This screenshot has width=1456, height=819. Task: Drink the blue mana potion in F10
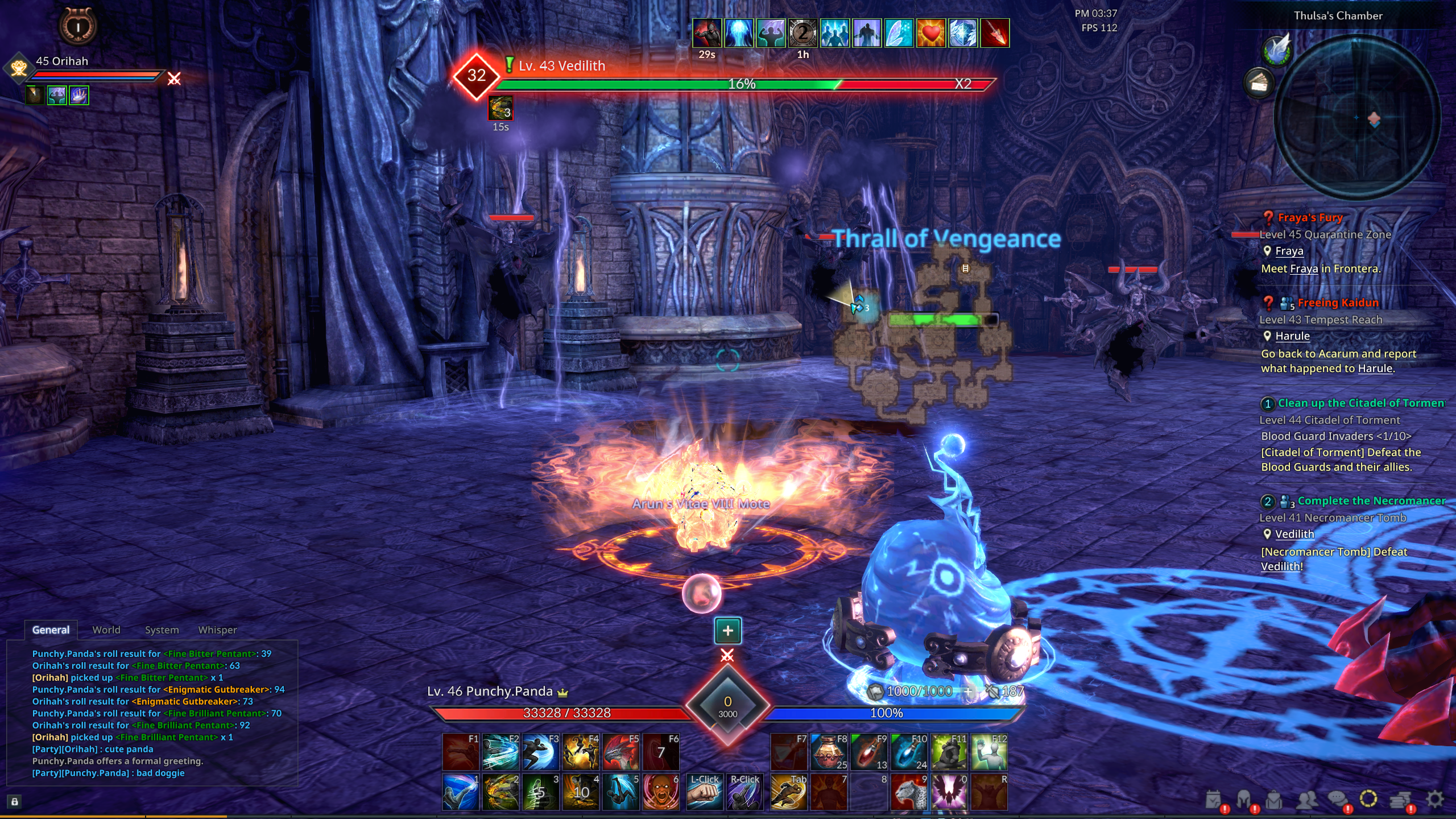pos(909,752)
